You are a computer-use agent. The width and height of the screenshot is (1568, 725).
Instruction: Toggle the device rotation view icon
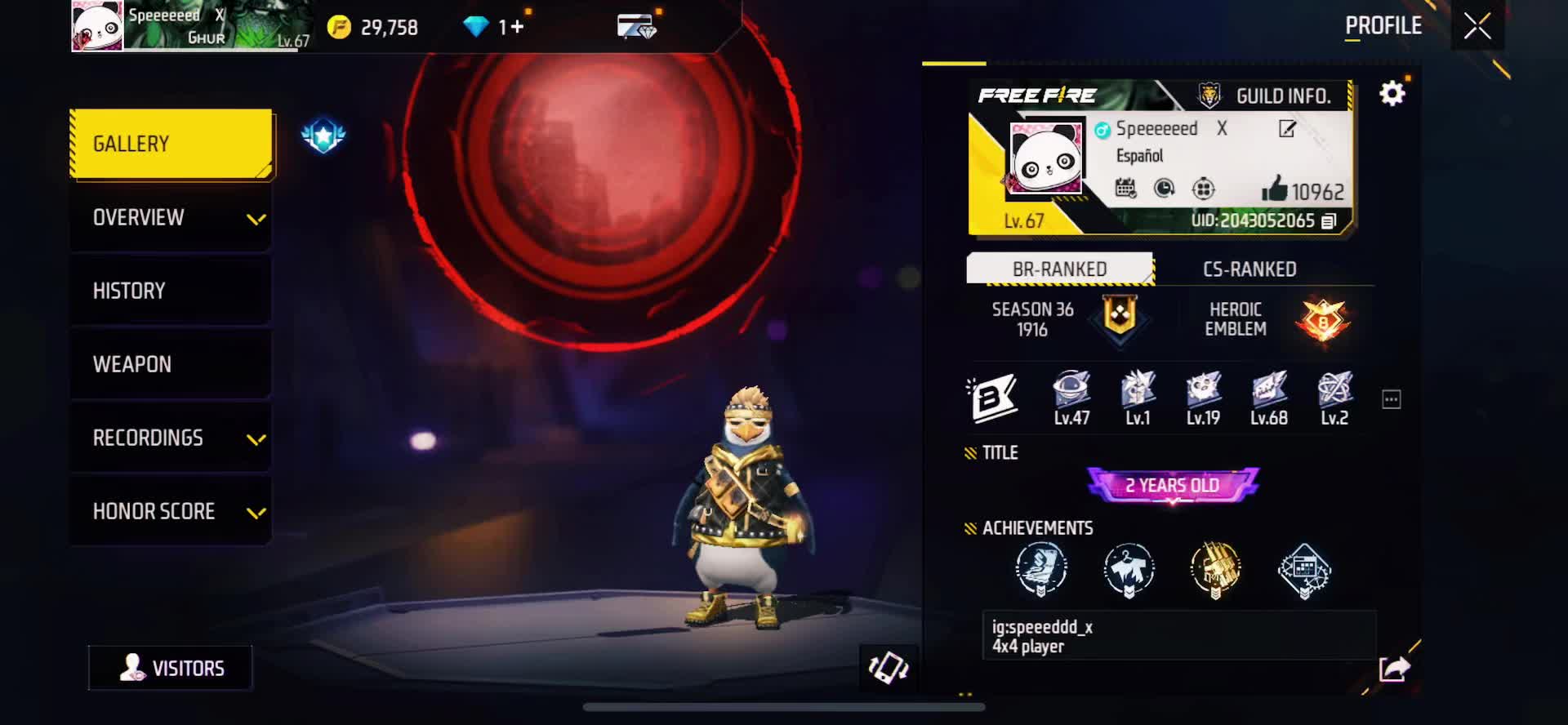coord(889,668)
